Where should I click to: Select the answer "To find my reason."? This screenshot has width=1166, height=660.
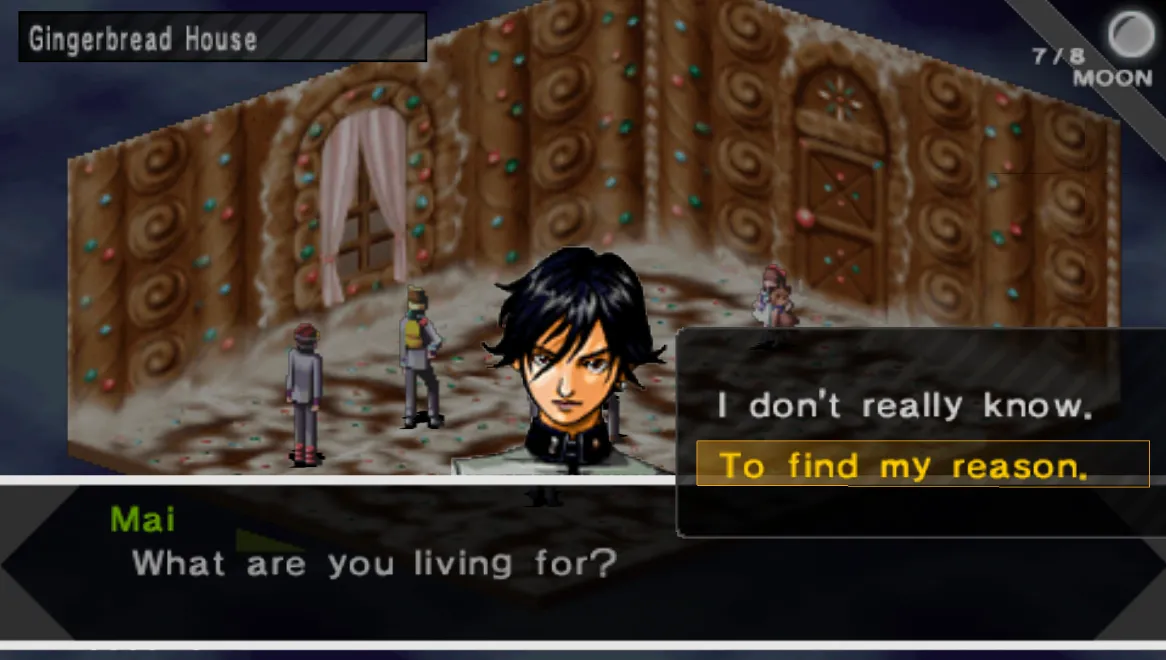[x=903, y=465]
